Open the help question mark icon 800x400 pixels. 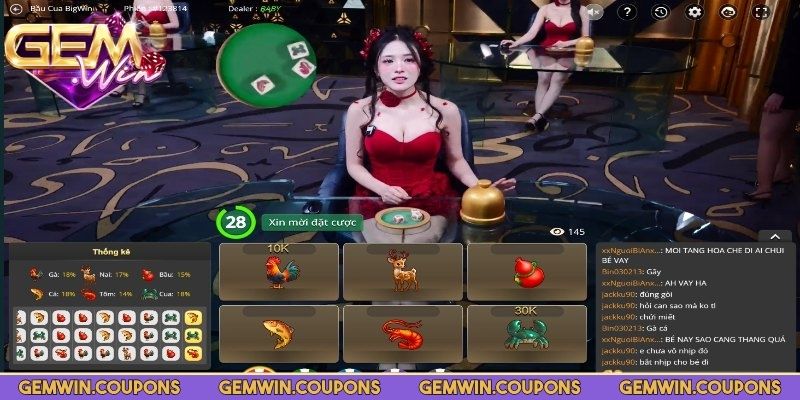coord(626,12)
